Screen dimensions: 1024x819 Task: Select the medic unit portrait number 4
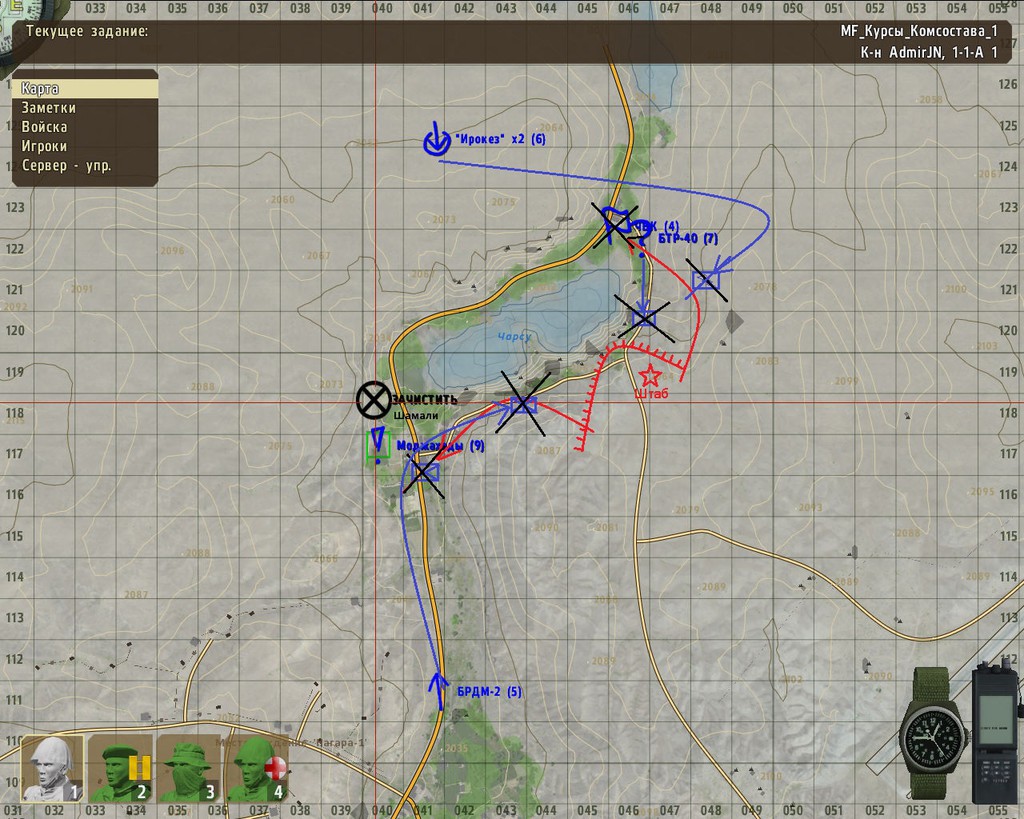[257, 769]
